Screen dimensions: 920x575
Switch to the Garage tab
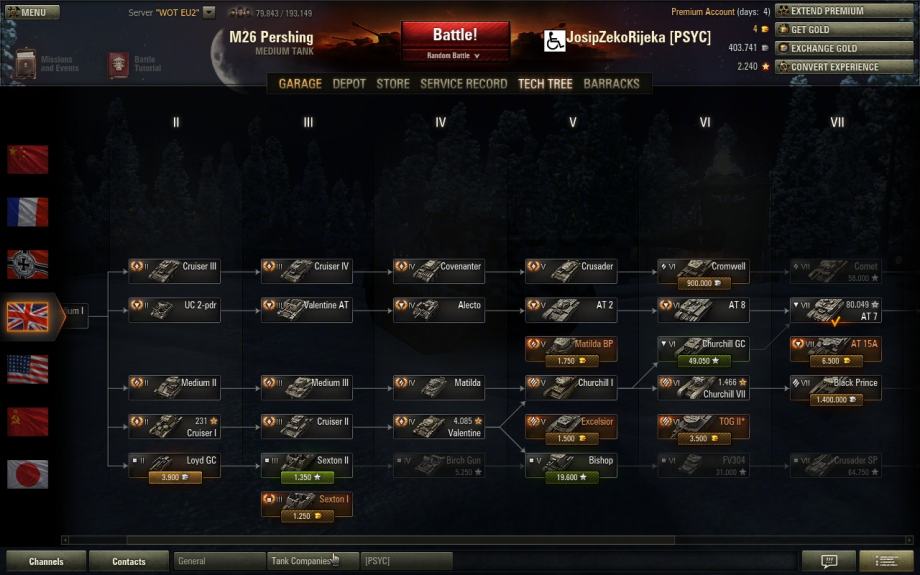click(300, 84)
